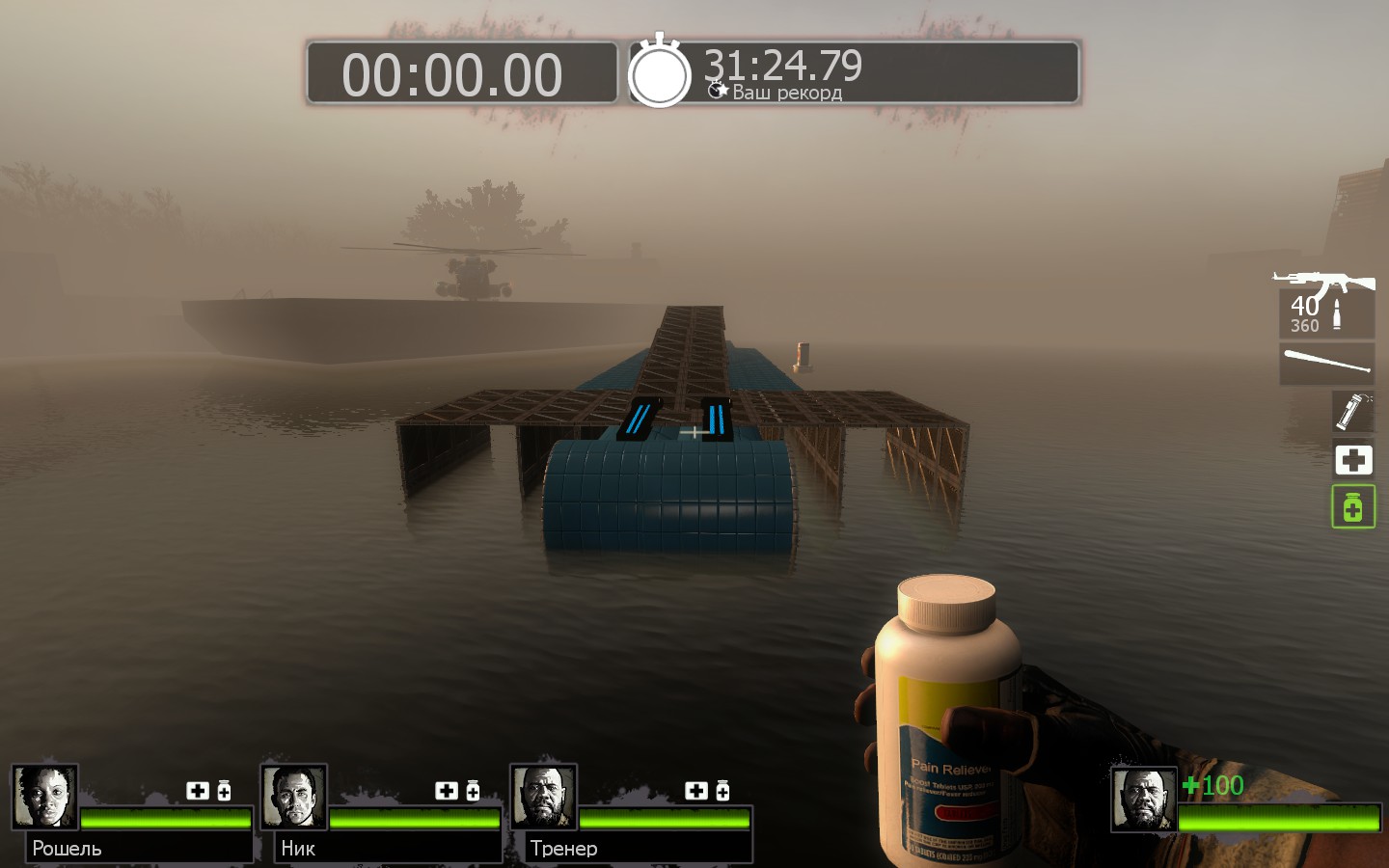This screenshot has width=1389, height=868.
Task: Switch to the baseball bat slot
Action: [x=1327, y=364]
